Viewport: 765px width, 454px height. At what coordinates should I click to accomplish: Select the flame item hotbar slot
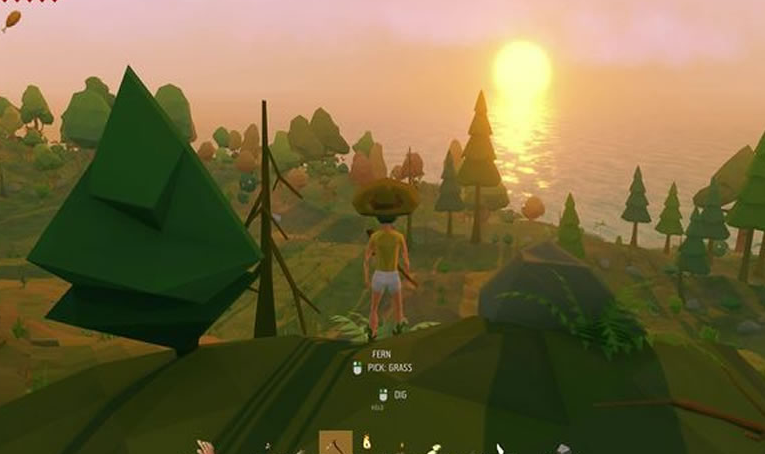coord(367,442)
